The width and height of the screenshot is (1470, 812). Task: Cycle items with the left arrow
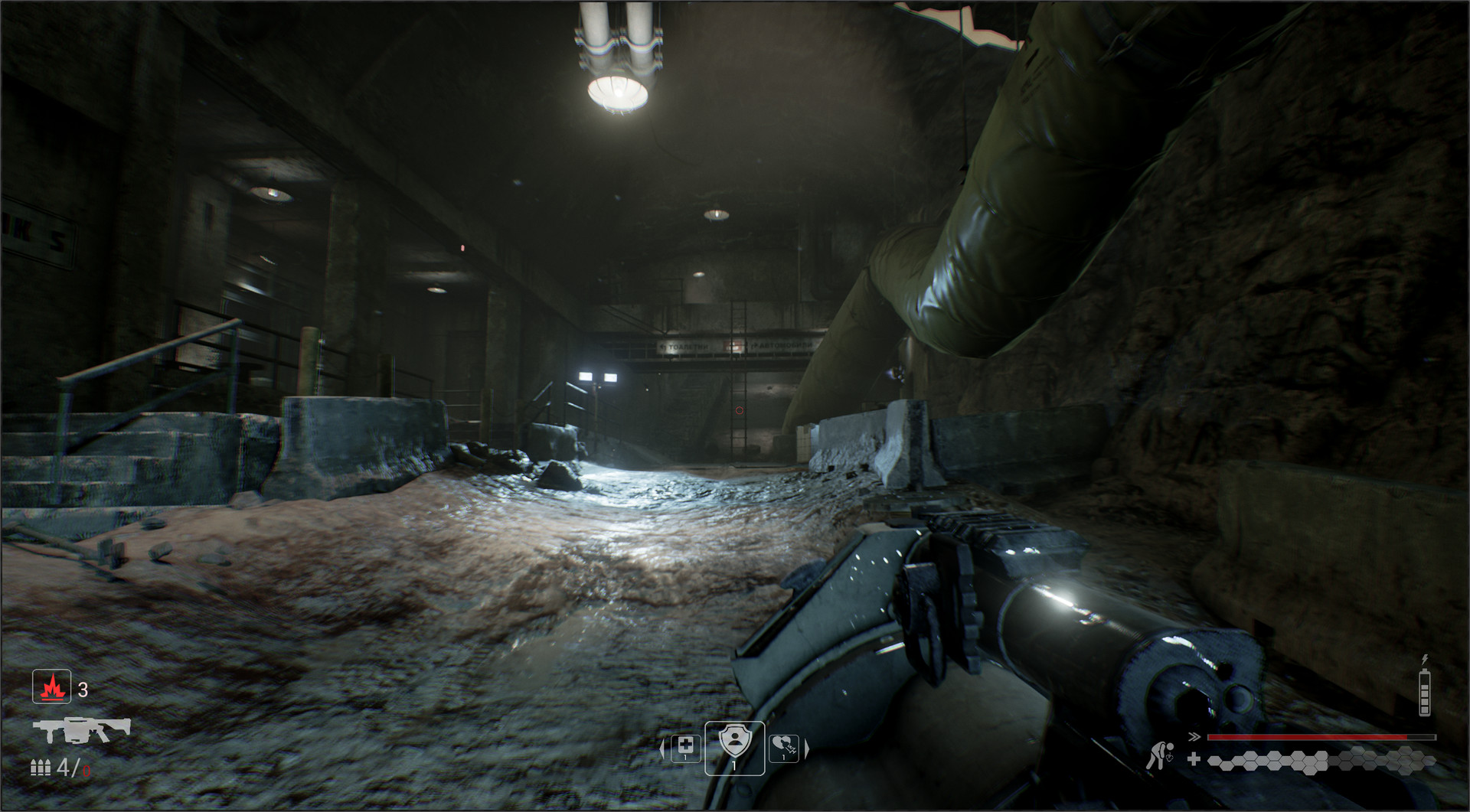[662, 748]
